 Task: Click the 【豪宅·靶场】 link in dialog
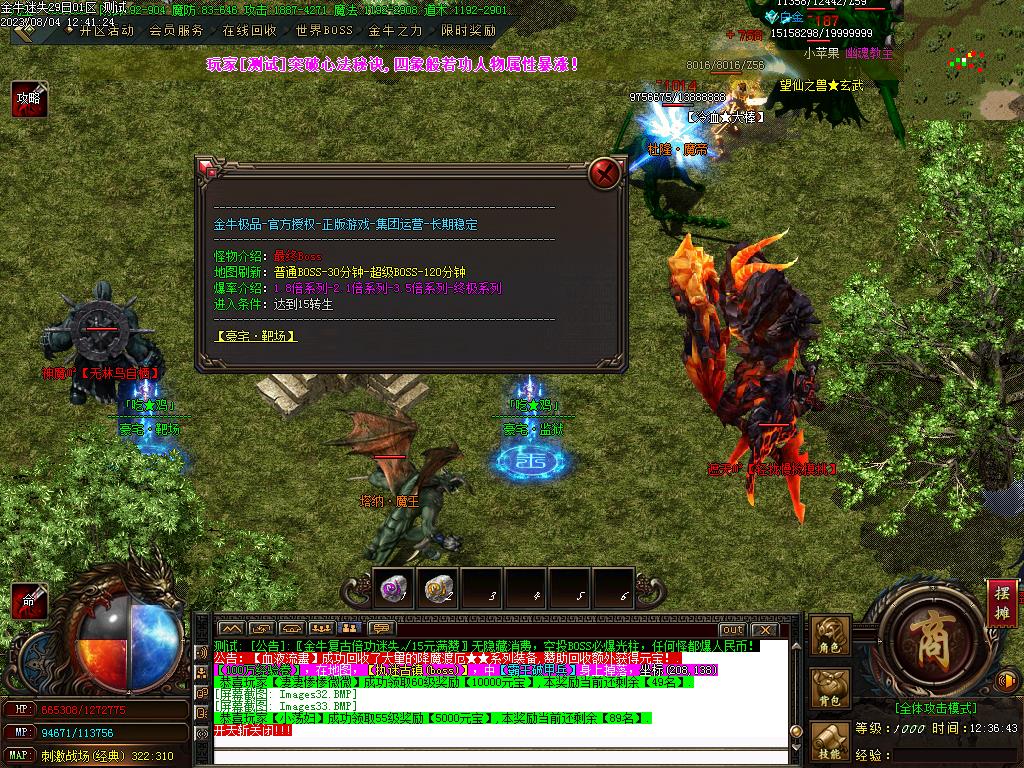tap(256, 336)
